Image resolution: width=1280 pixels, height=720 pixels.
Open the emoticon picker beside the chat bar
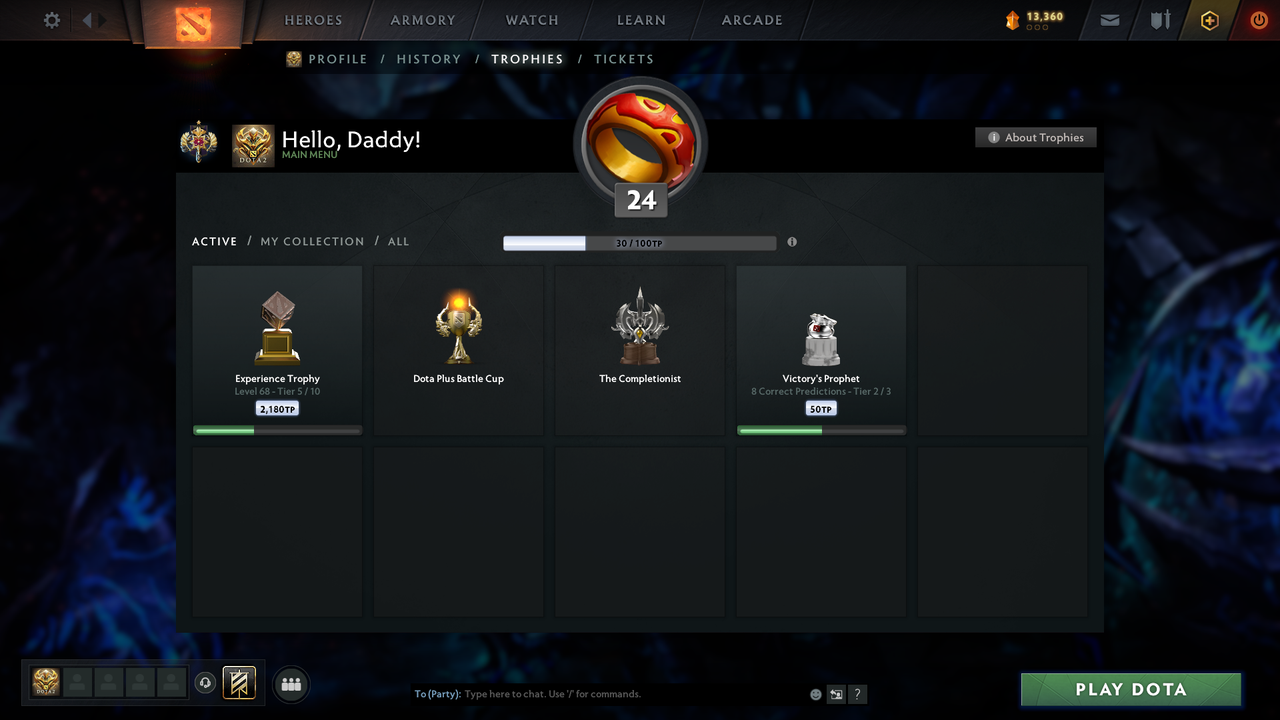pos(815,693)
